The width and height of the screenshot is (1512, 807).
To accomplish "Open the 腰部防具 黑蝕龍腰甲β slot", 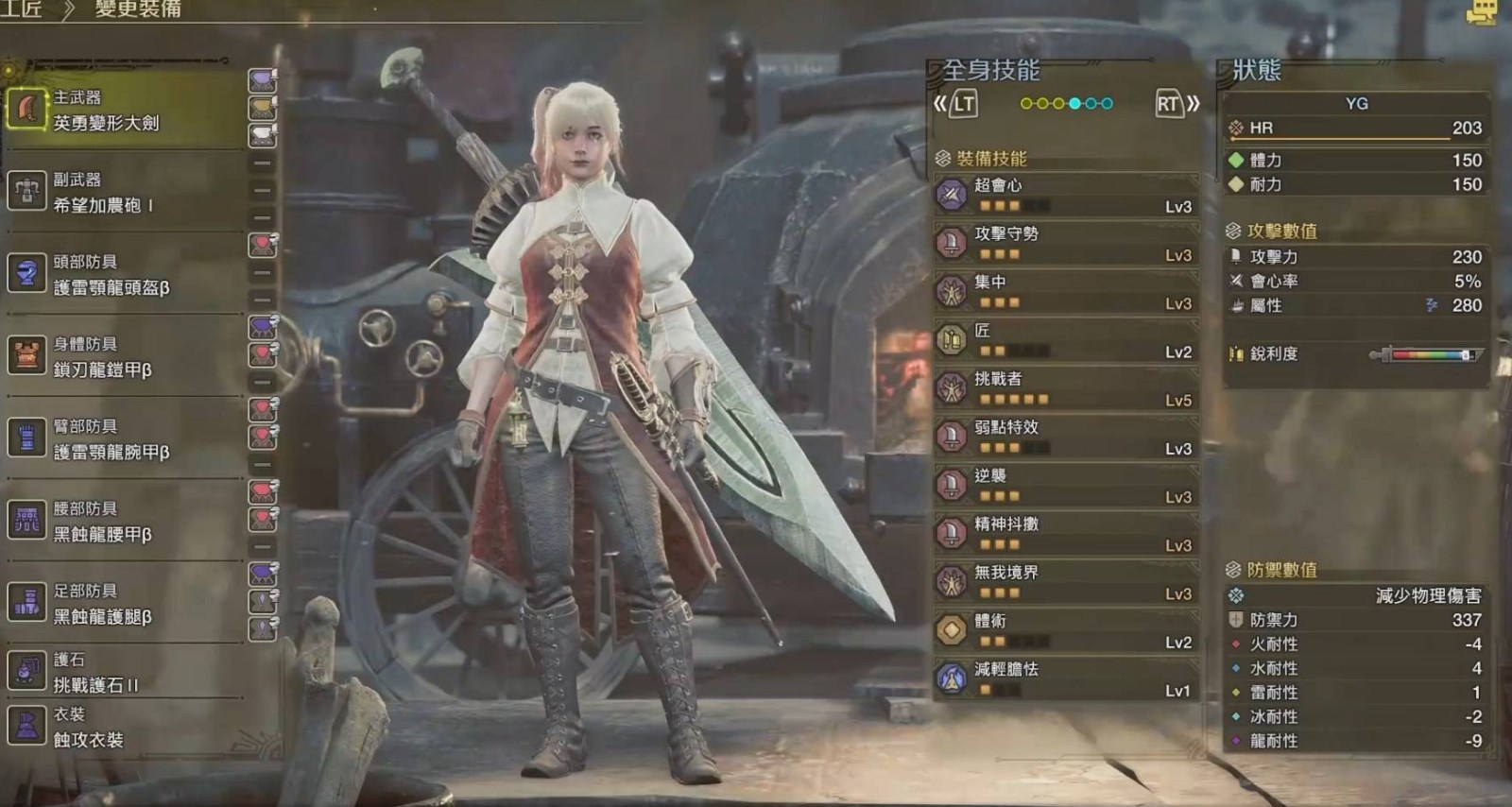I will coord(123,522).
